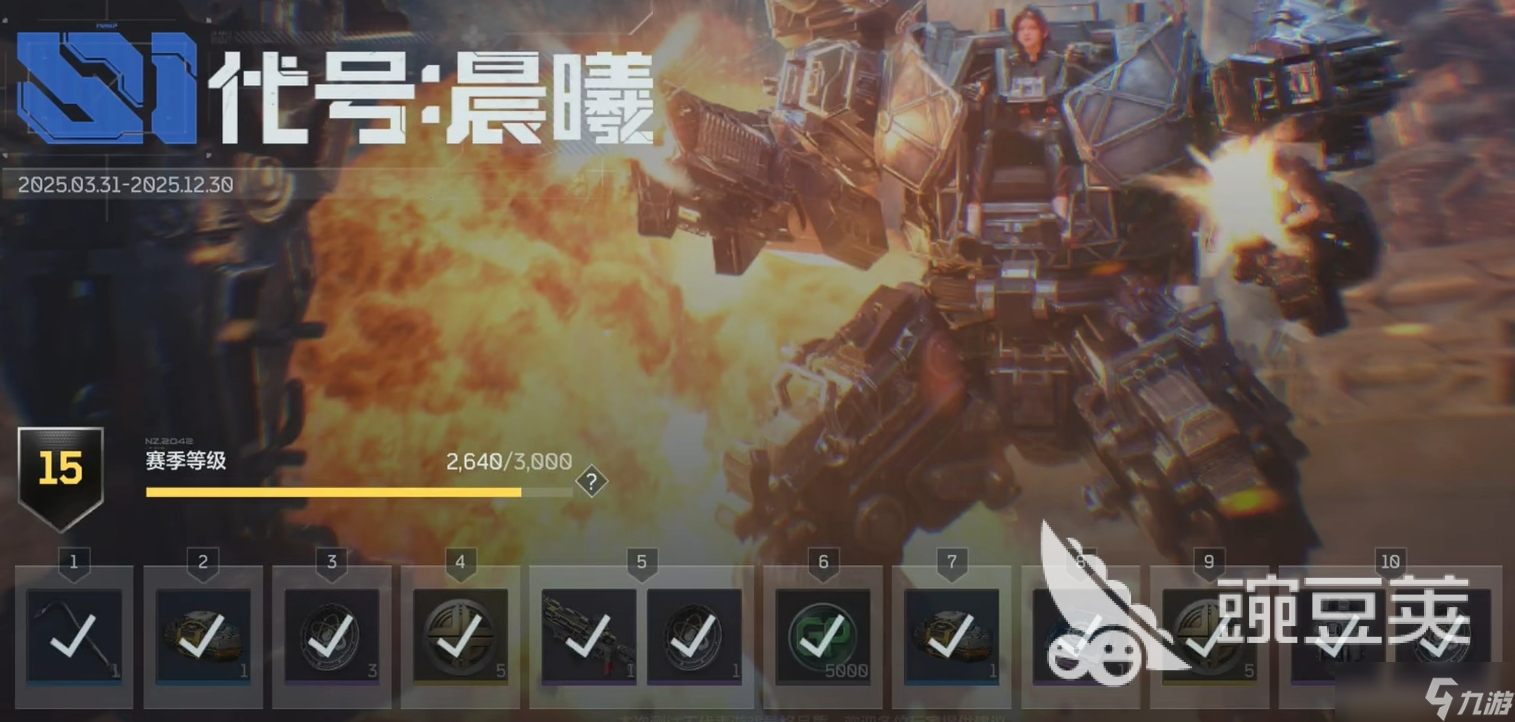Expand the tier 9 number marker
The height and width of the screenshot is (722, 1515).
1208,562
